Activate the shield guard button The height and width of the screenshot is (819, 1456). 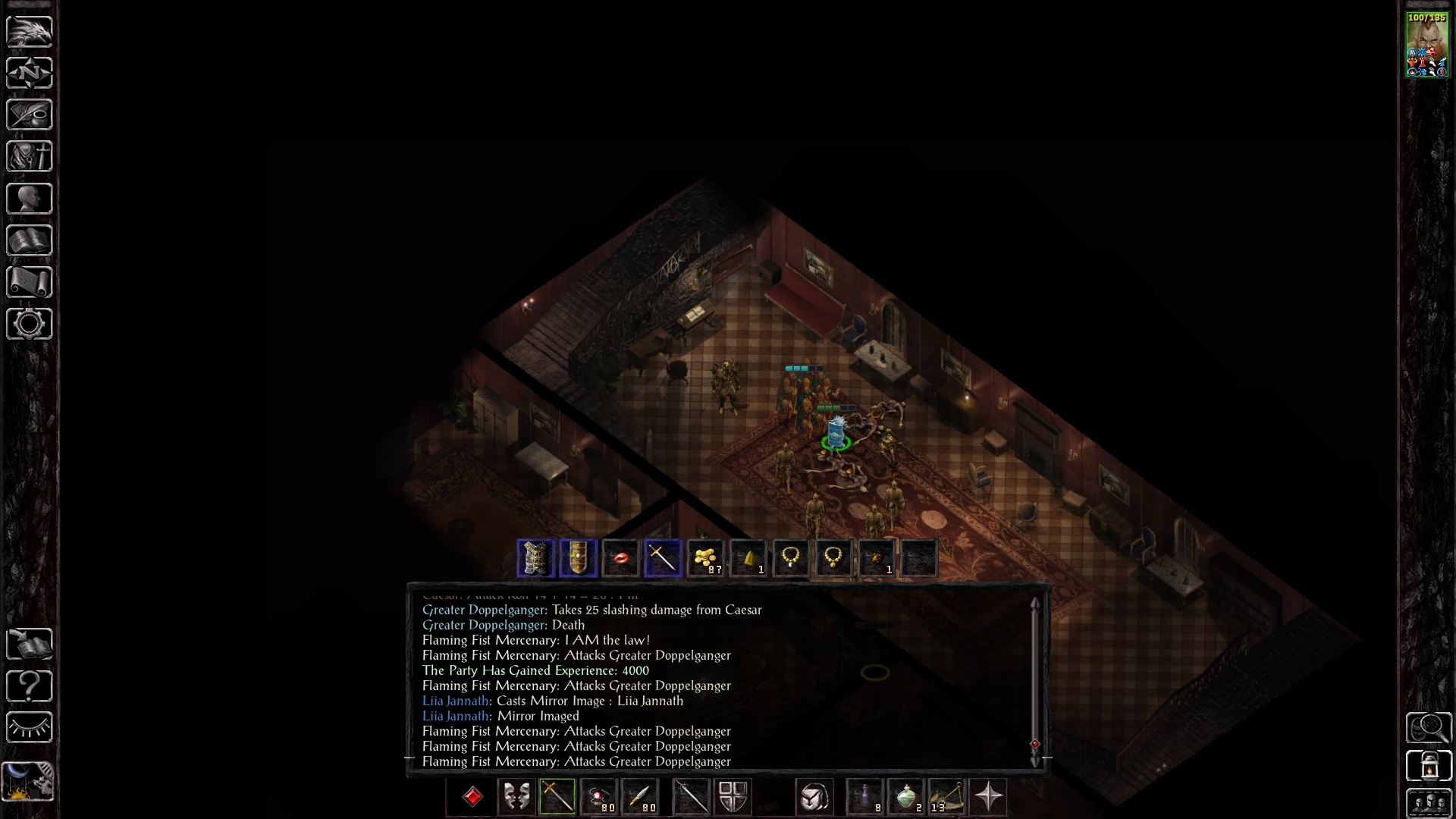point(733,797)
